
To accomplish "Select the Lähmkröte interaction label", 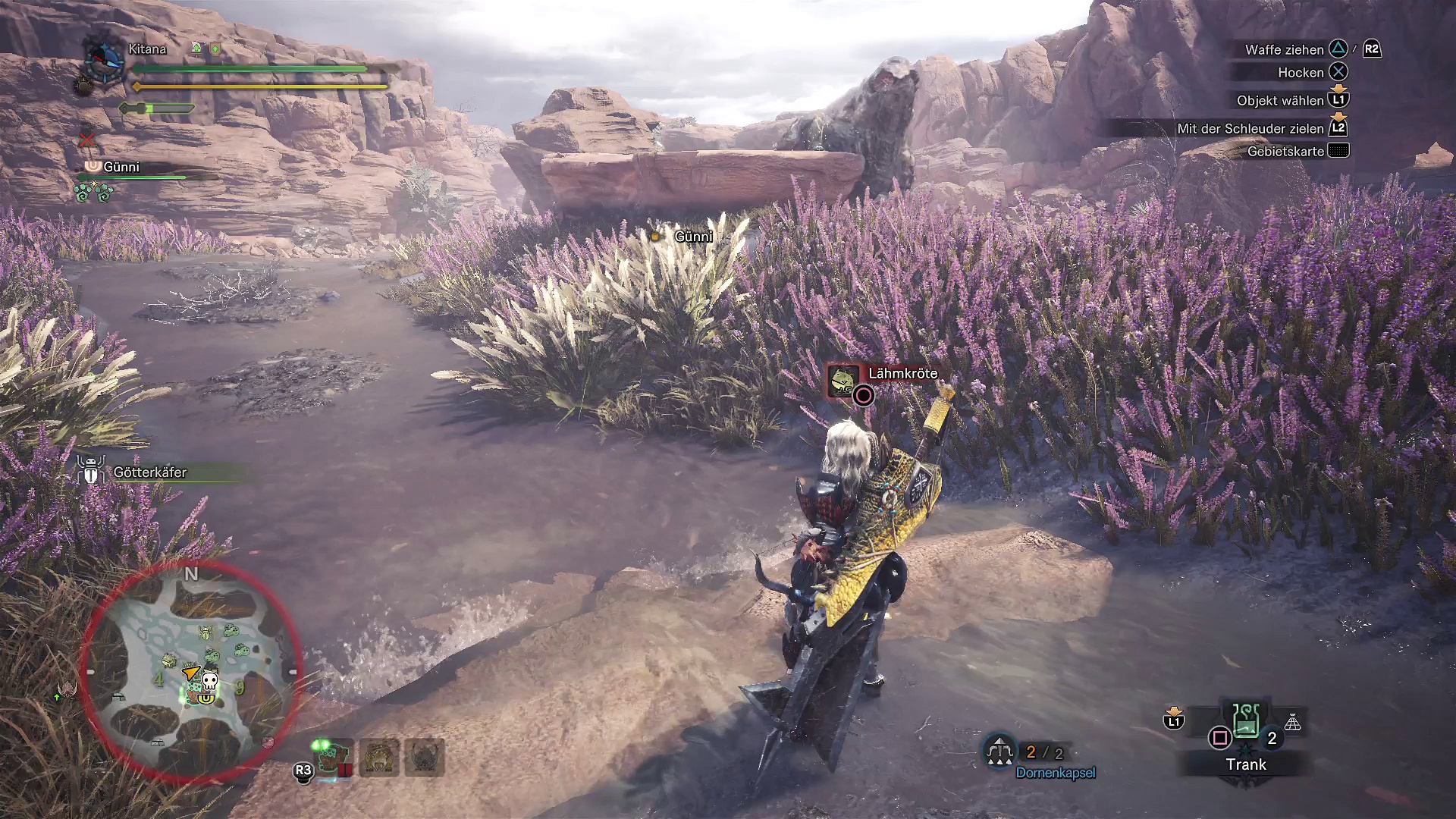I will (x=902, y=374).
